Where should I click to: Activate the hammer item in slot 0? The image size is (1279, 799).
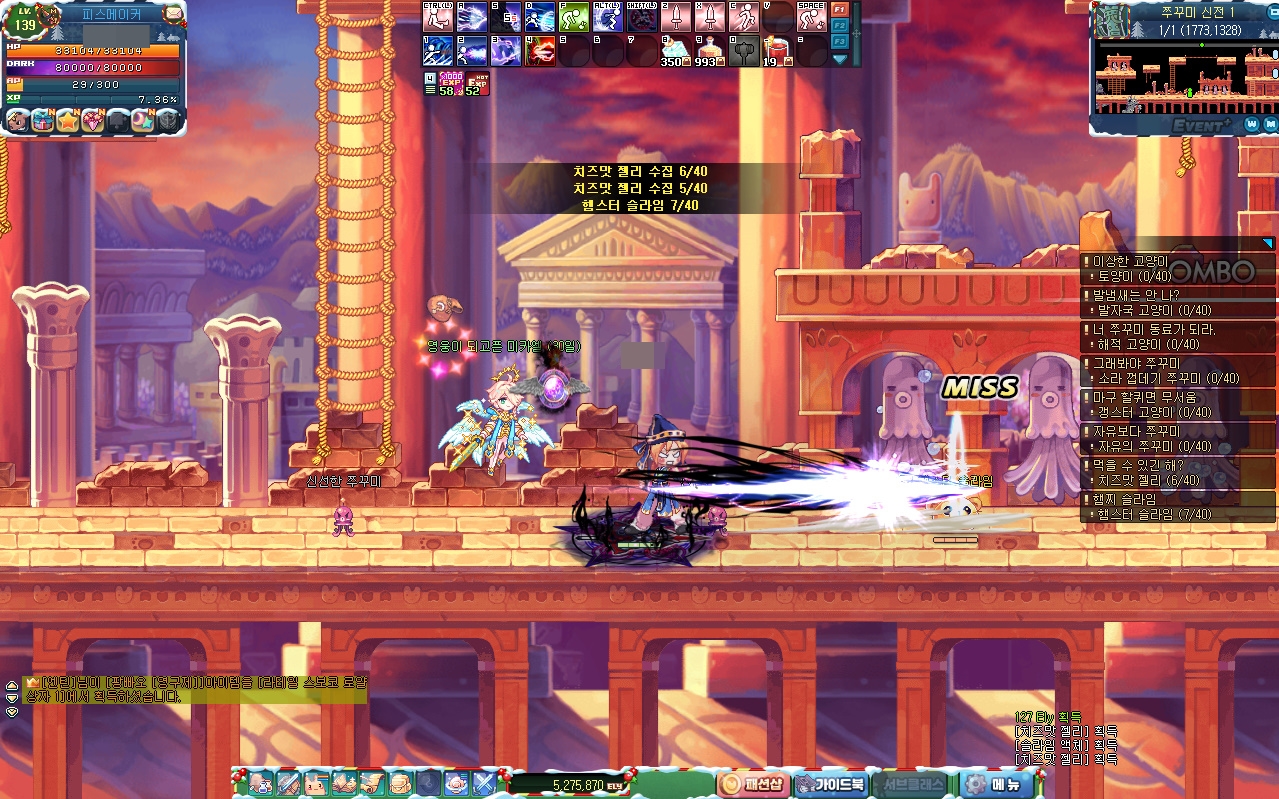(x=743, y=50)
